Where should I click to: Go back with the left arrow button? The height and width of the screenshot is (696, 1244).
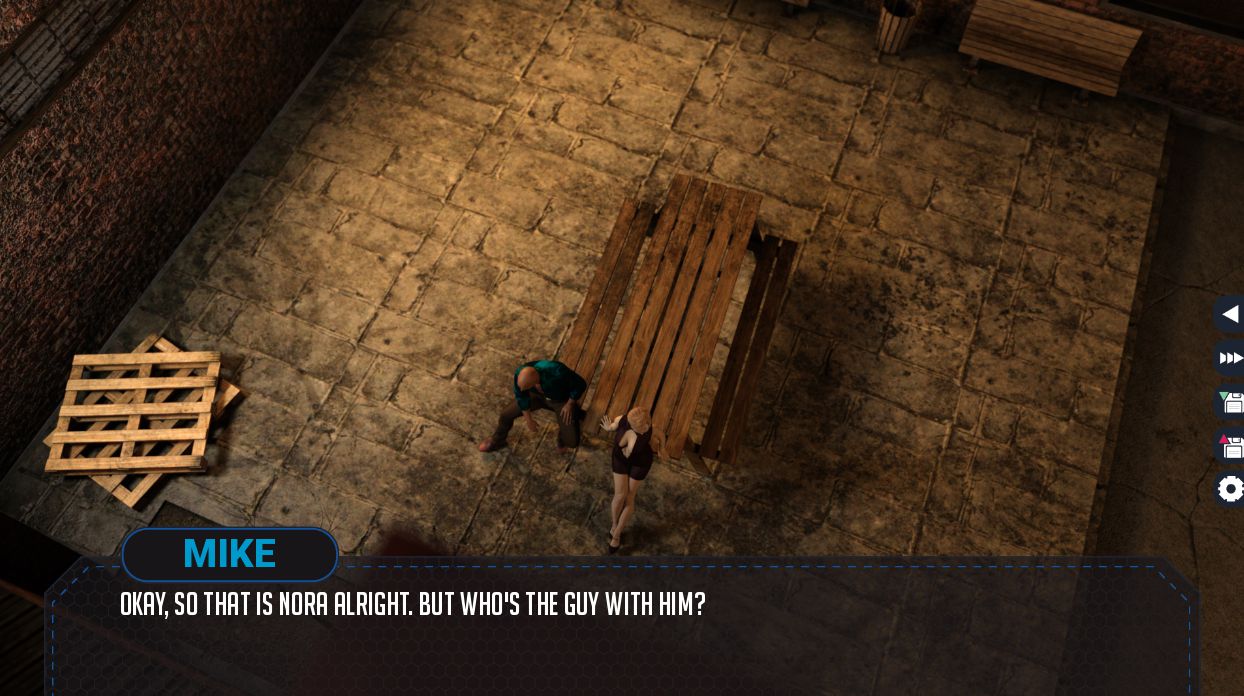point(1230,314)
